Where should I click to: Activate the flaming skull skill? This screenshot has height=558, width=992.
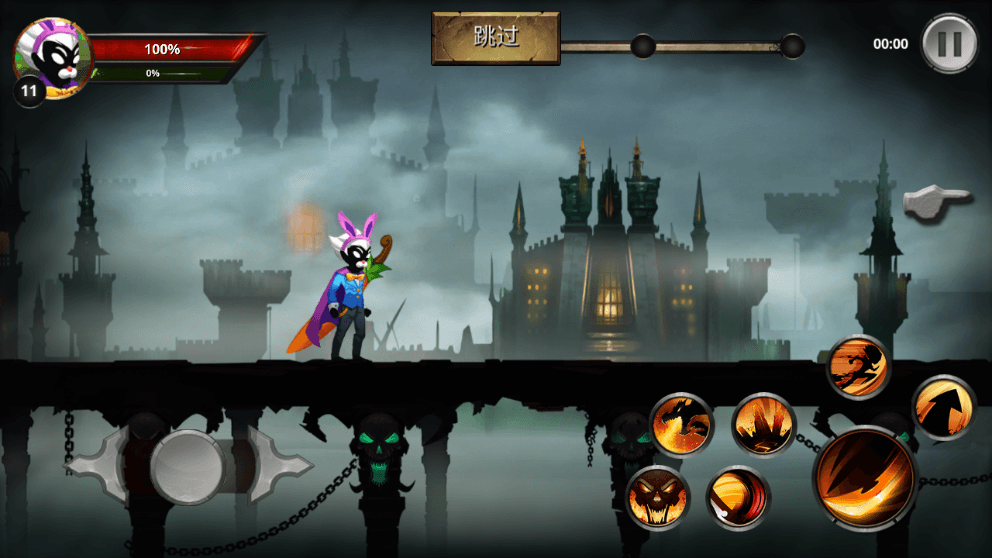[x=658, y=497]
